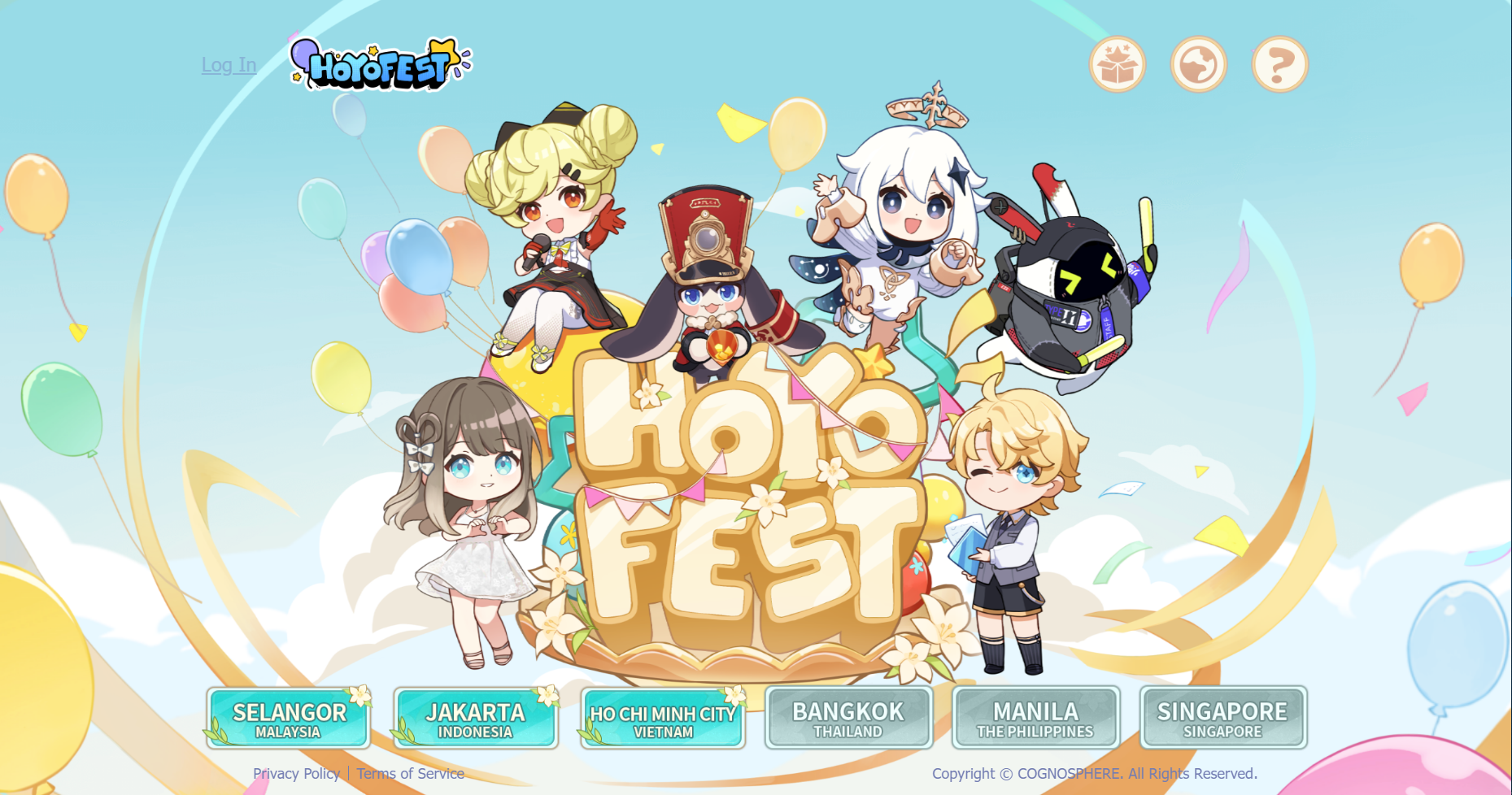Open the Log In link

coord(229,65)
